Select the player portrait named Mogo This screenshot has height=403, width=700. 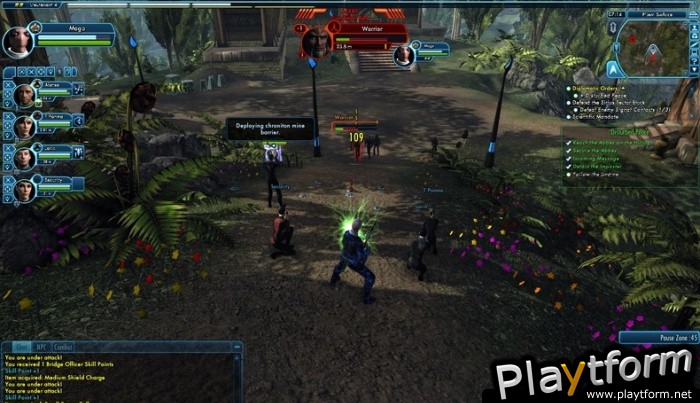19,41
